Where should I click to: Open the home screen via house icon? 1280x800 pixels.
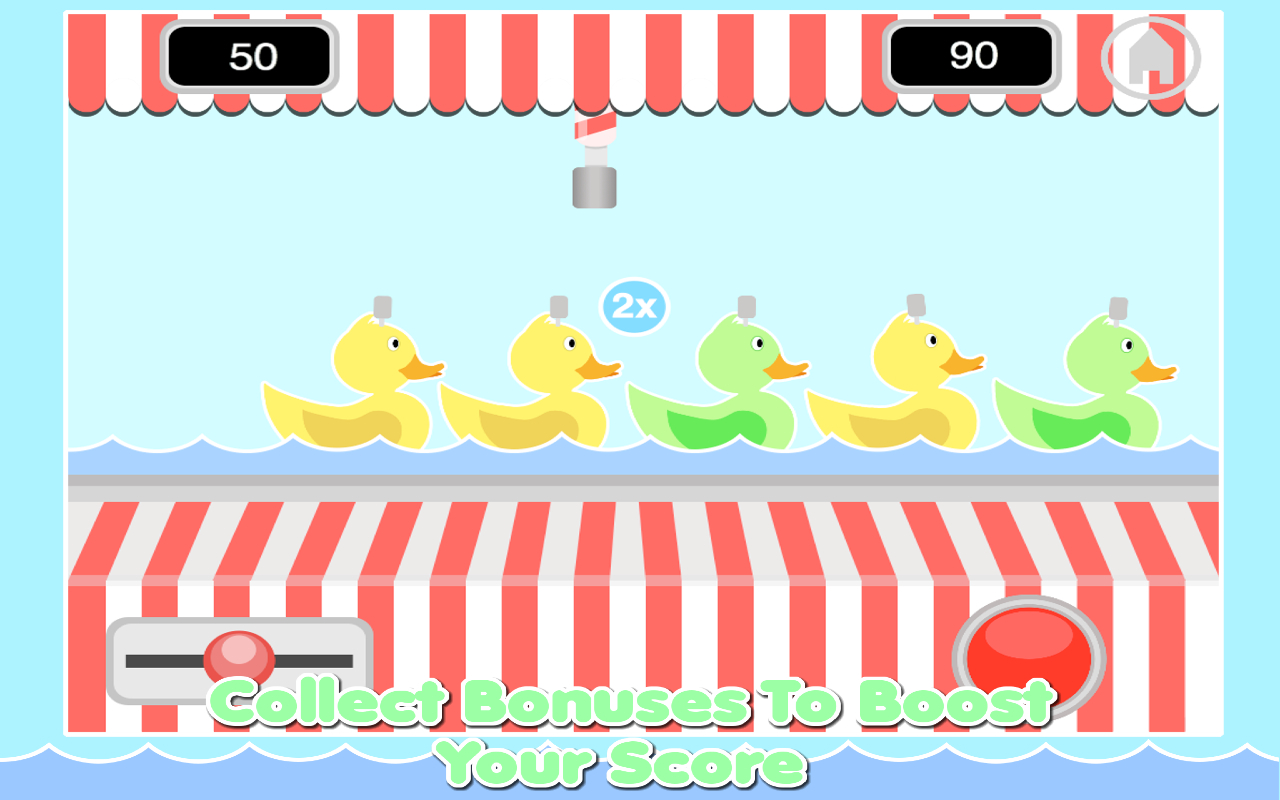1152,57
